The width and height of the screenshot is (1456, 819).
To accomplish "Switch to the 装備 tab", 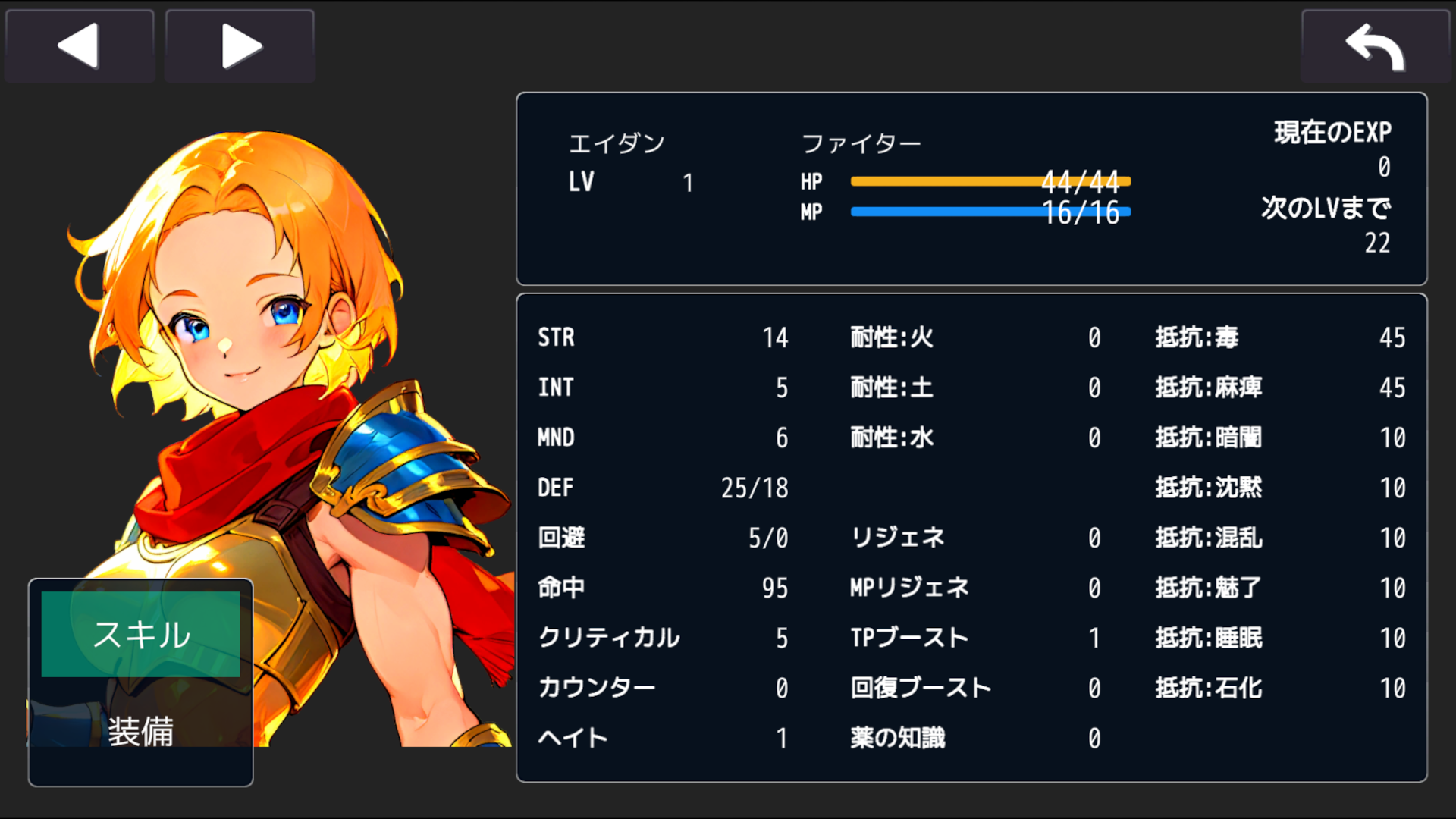I will pos(141,732).
